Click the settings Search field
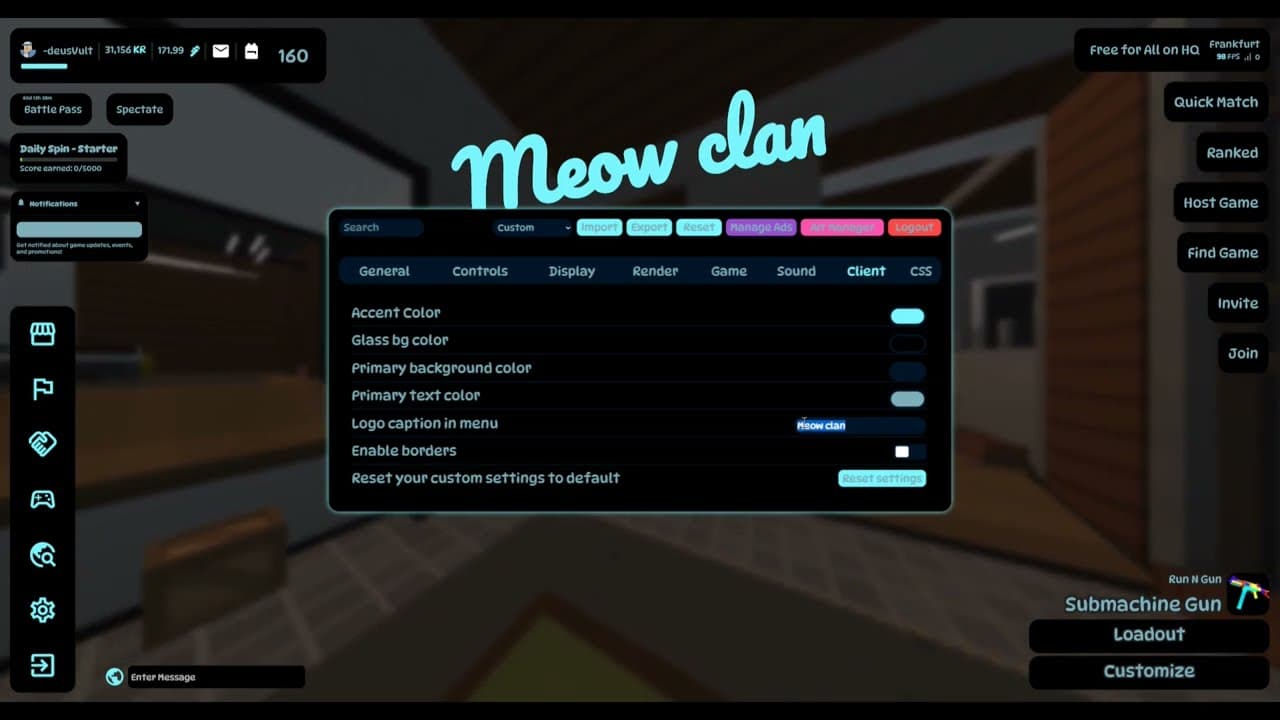The width and height of the screenshot is (1280, 720). [x=380, y=228]
